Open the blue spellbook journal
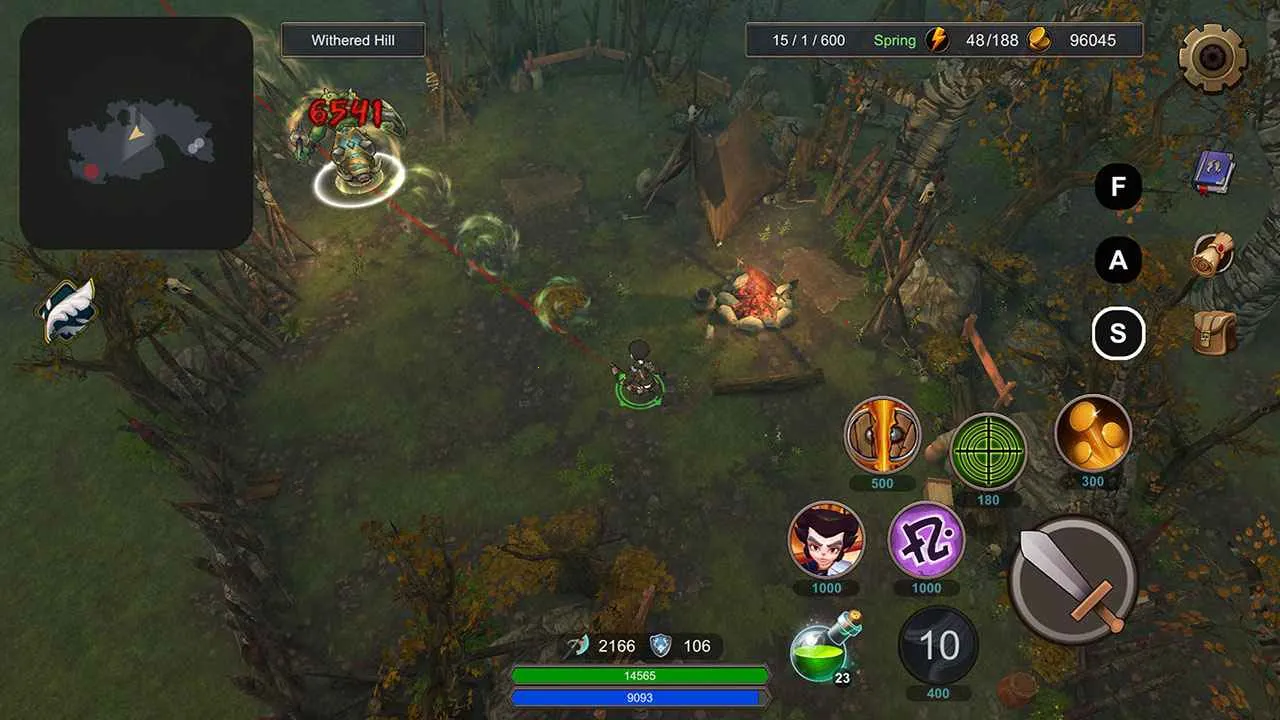This screenshot has width=1280, height=720. click(x=1214, y=174)
